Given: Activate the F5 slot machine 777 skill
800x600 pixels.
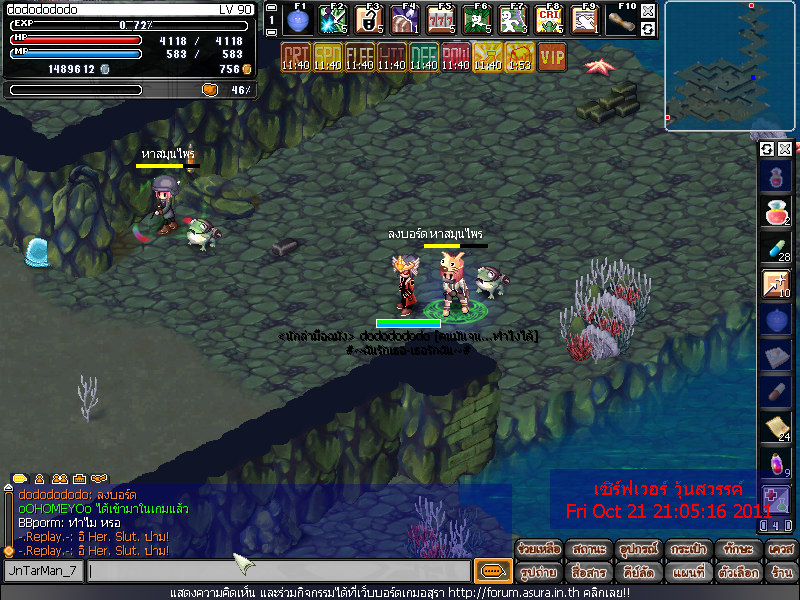Looking at the screenshot, I should (441, 19).
